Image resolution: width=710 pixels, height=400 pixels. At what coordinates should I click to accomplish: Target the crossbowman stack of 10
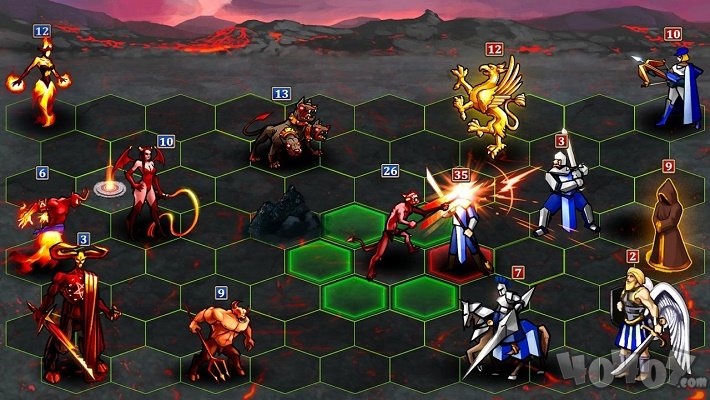tap(667, 88)
